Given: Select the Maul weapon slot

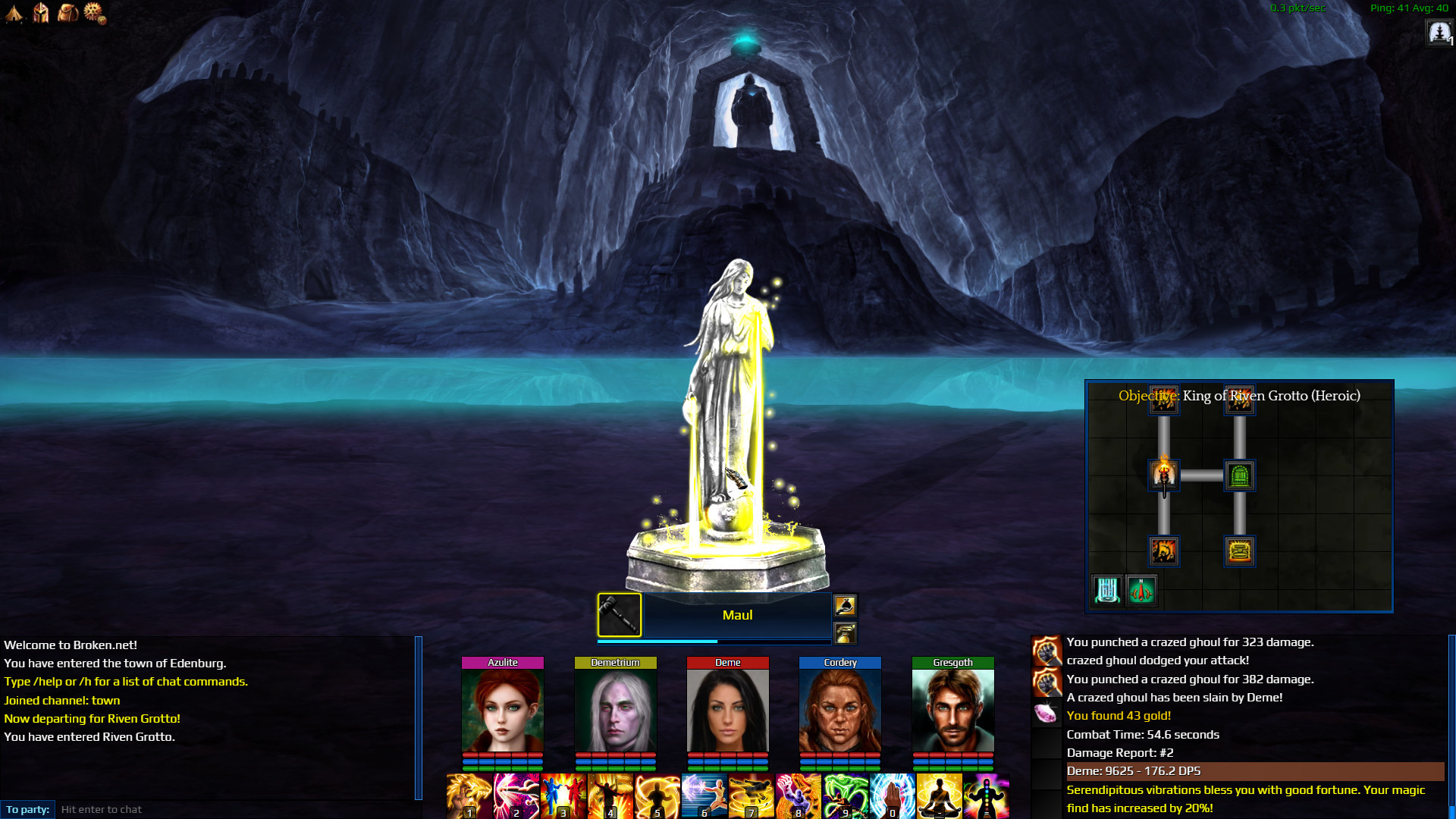Looking at the screenshot, I should coord(619,614).
